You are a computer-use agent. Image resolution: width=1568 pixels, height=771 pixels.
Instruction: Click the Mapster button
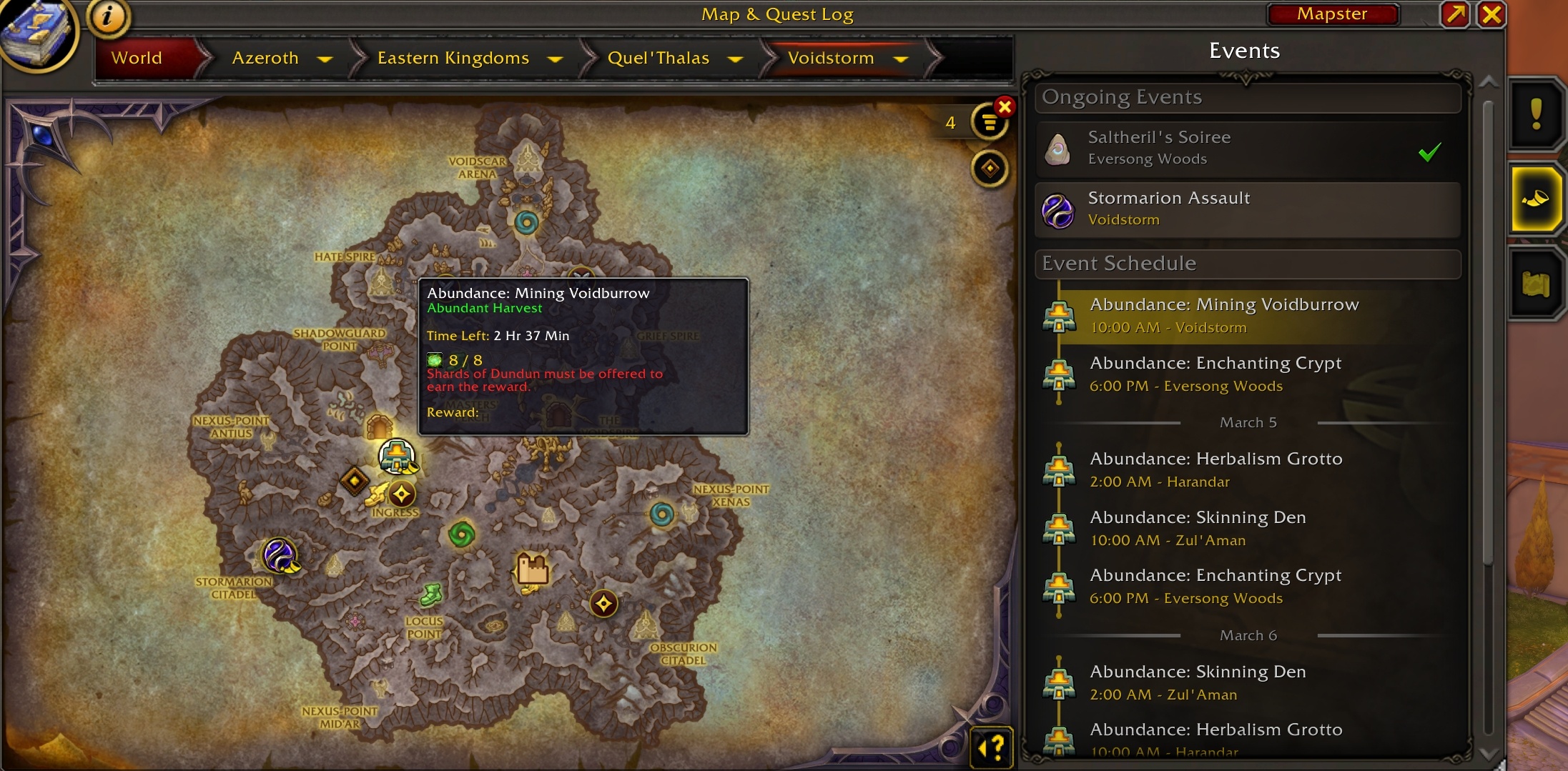1332,14
